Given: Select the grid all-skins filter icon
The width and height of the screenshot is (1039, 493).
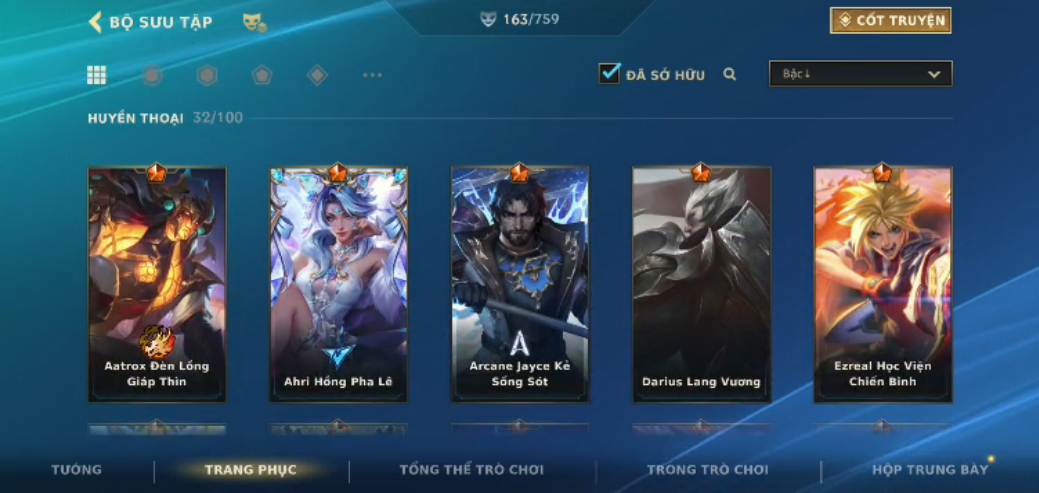Looking at the screenshot, I should tap(97, 75).
